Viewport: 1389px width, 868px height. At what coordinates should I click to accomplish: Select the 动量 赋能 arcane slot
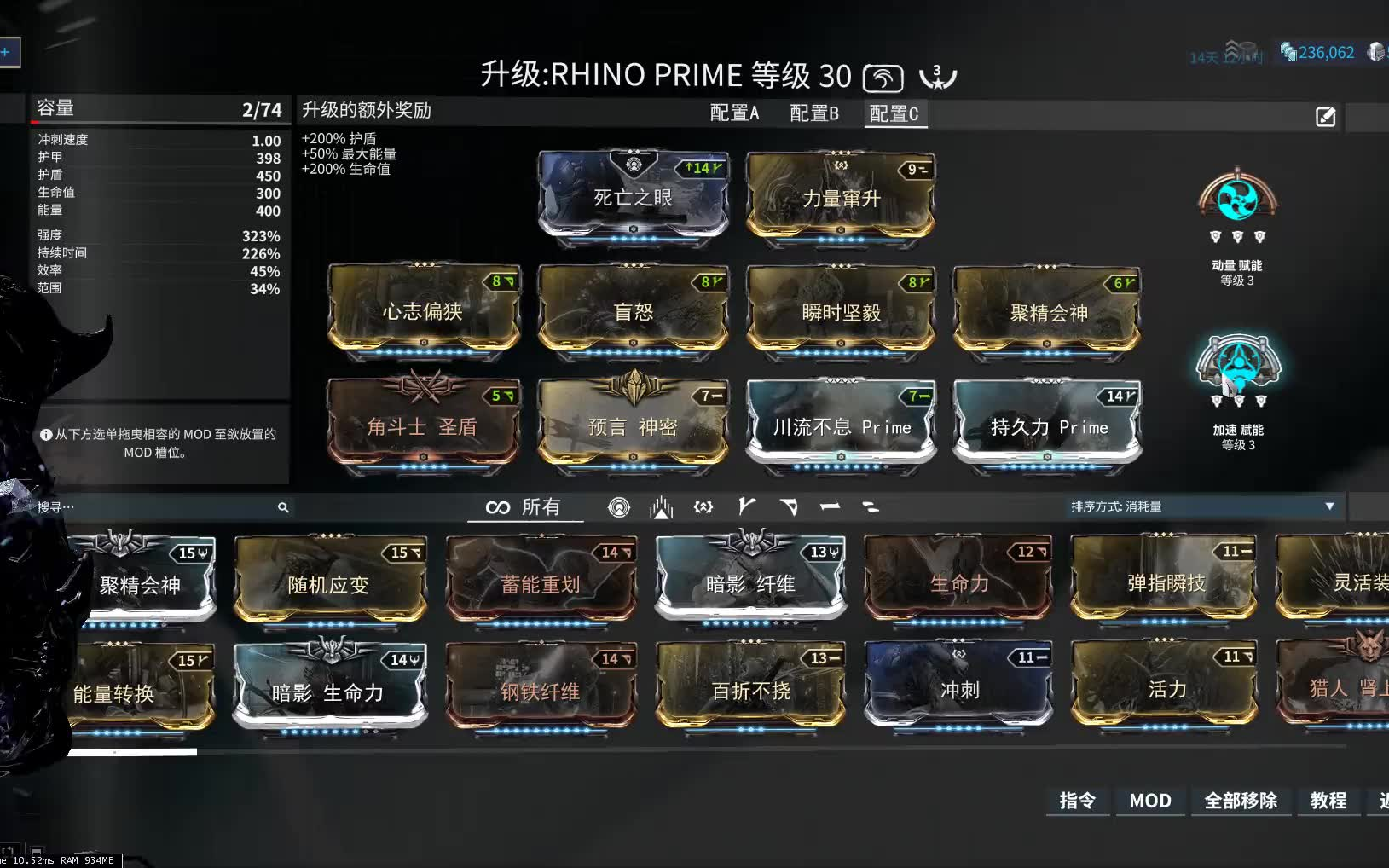[1238, 200]
